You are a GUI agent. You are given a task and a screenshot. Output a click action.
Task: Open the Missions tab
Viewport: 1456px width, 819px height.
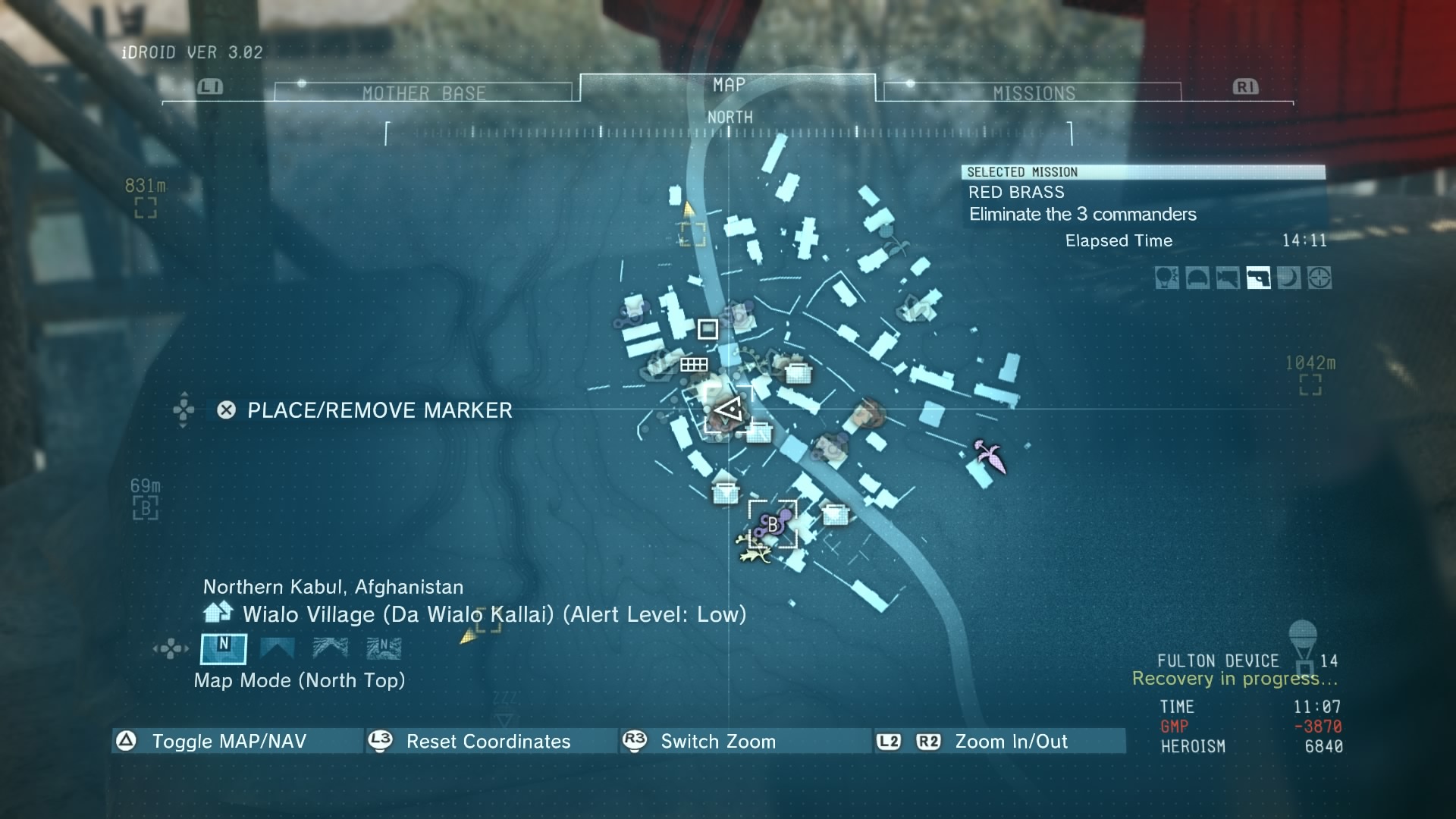pyautogui.click(x=1034, y=93)
